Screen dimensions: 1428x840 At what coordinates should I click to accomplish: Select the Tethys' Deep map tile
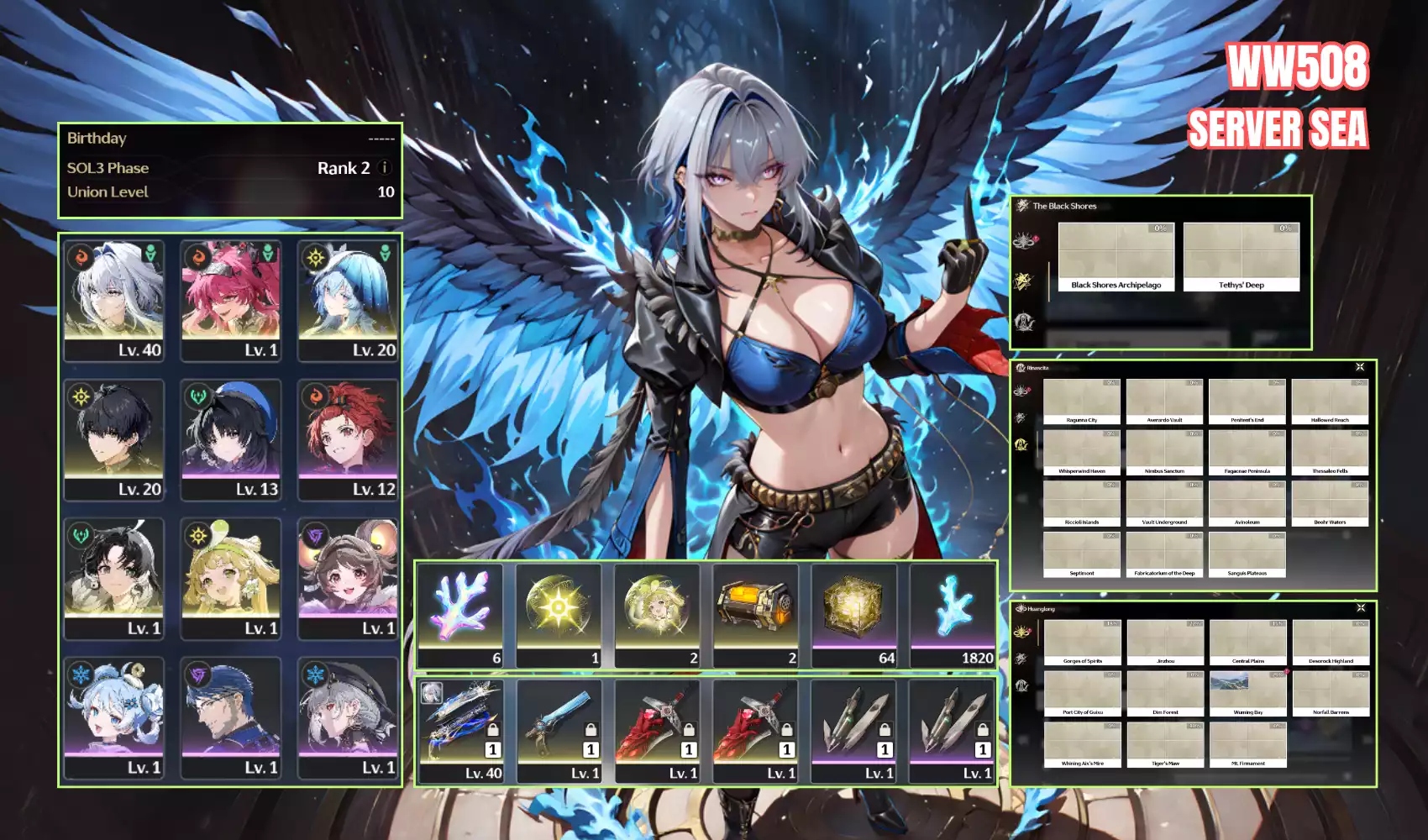tap(1241, 257)
